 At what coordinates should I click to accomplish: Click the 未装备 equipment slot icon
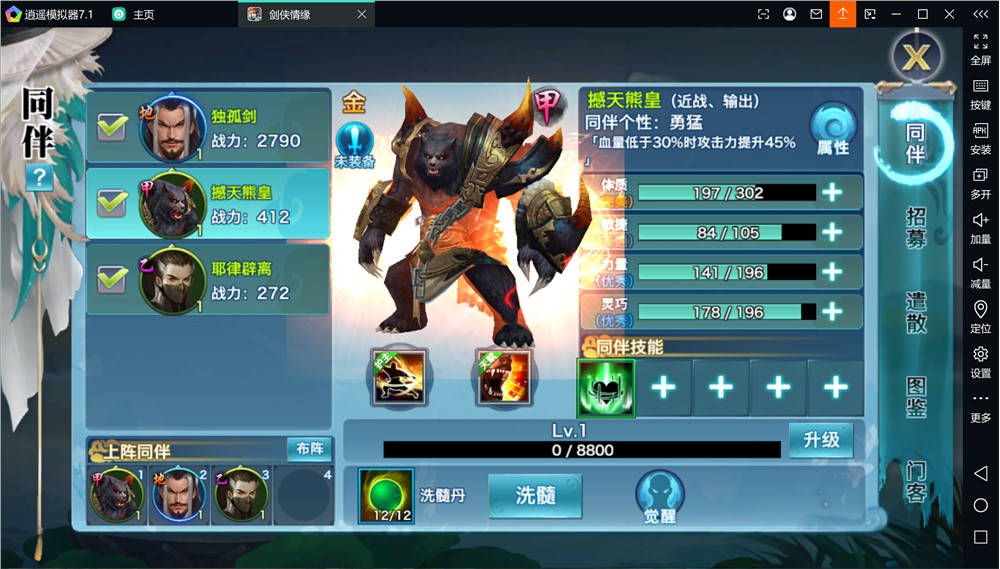354,144
